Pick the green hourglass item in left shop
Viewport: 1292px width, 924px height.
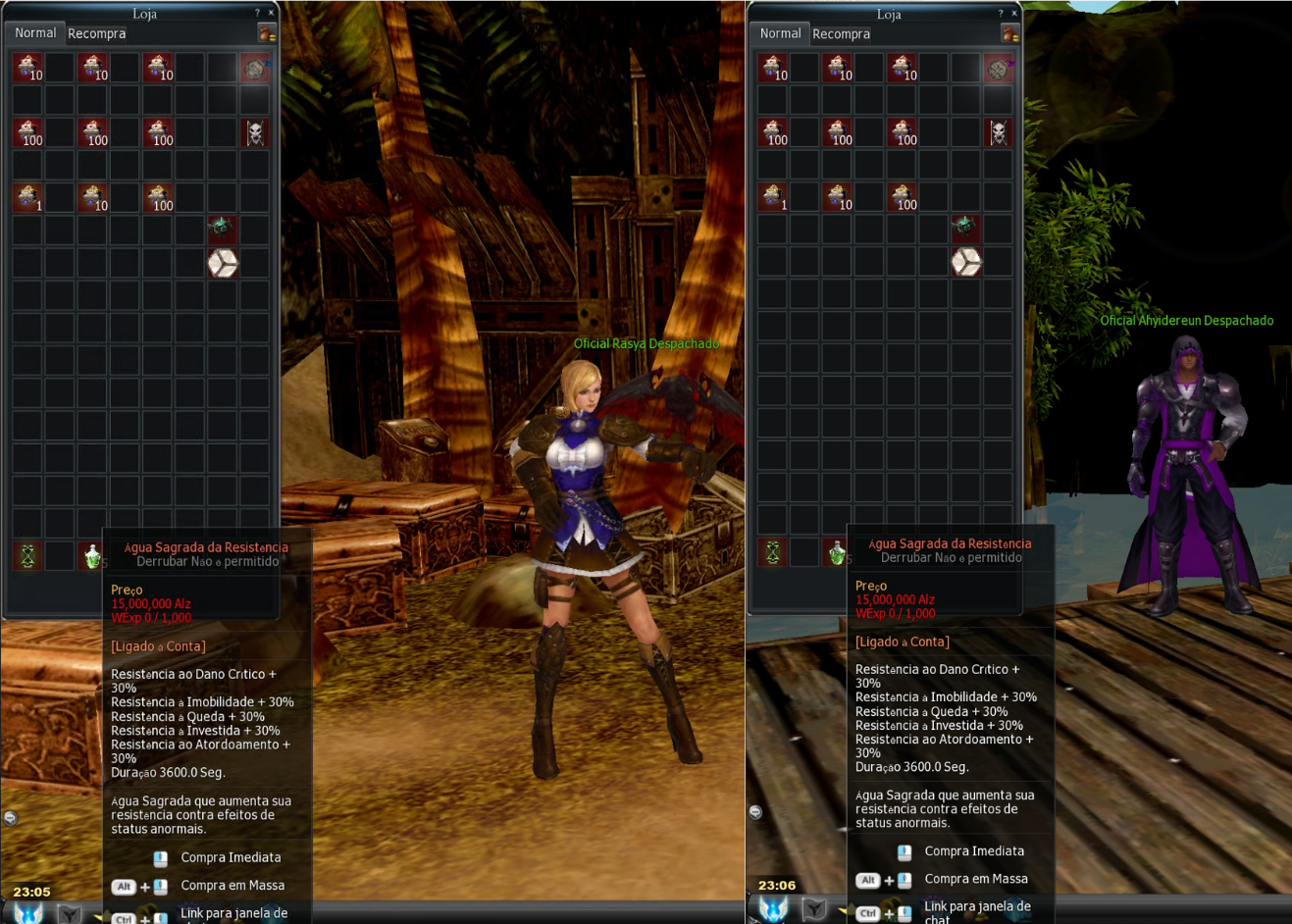click(x=27, y=556)
